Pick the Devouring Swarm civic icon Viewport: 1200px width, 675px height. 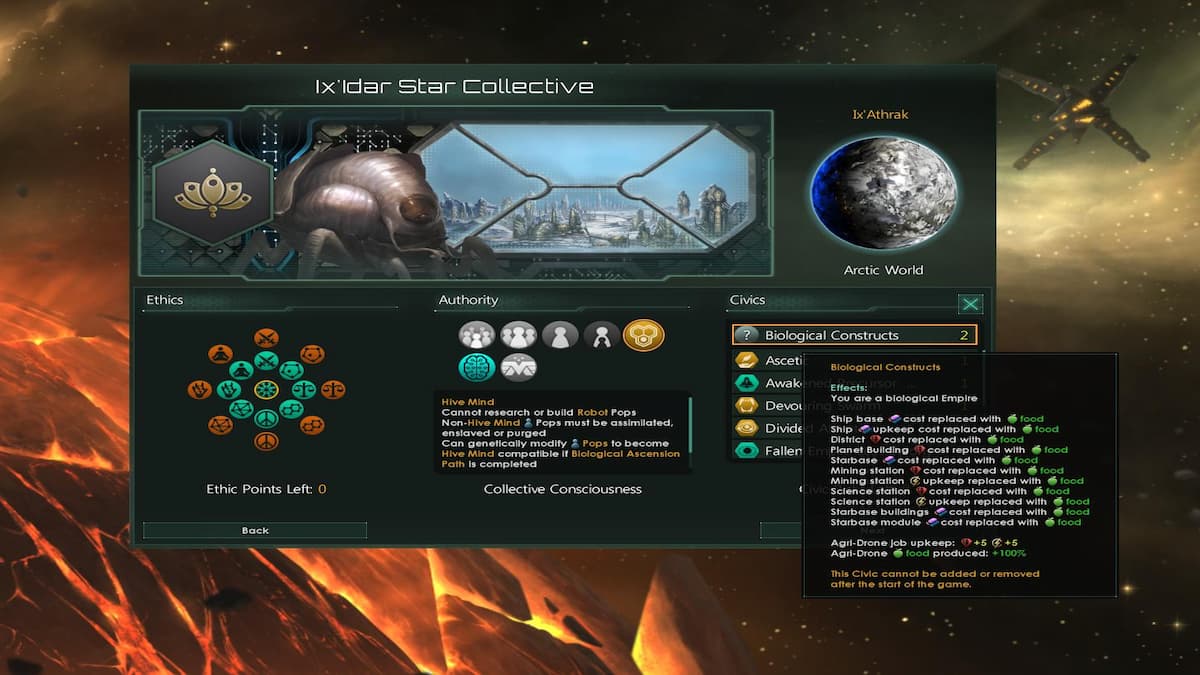point(746,406)
